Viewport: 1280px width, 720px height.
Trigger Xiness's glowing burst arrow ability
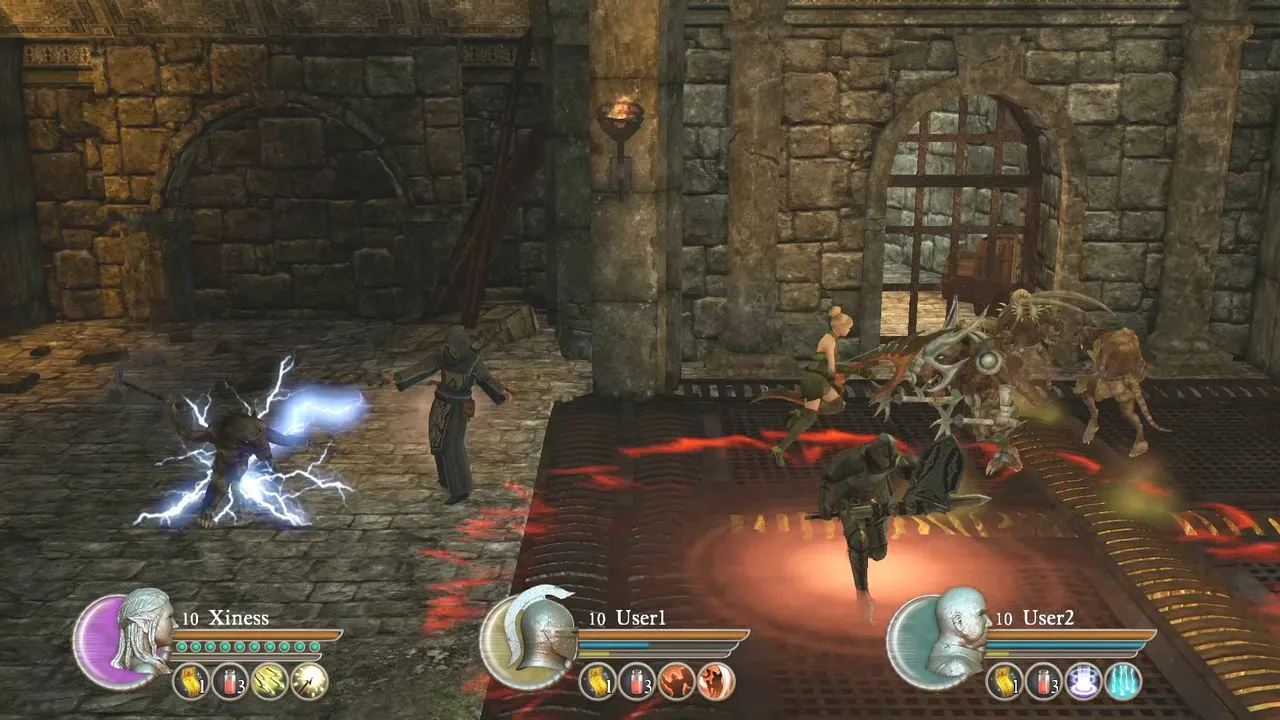point(309,681)
